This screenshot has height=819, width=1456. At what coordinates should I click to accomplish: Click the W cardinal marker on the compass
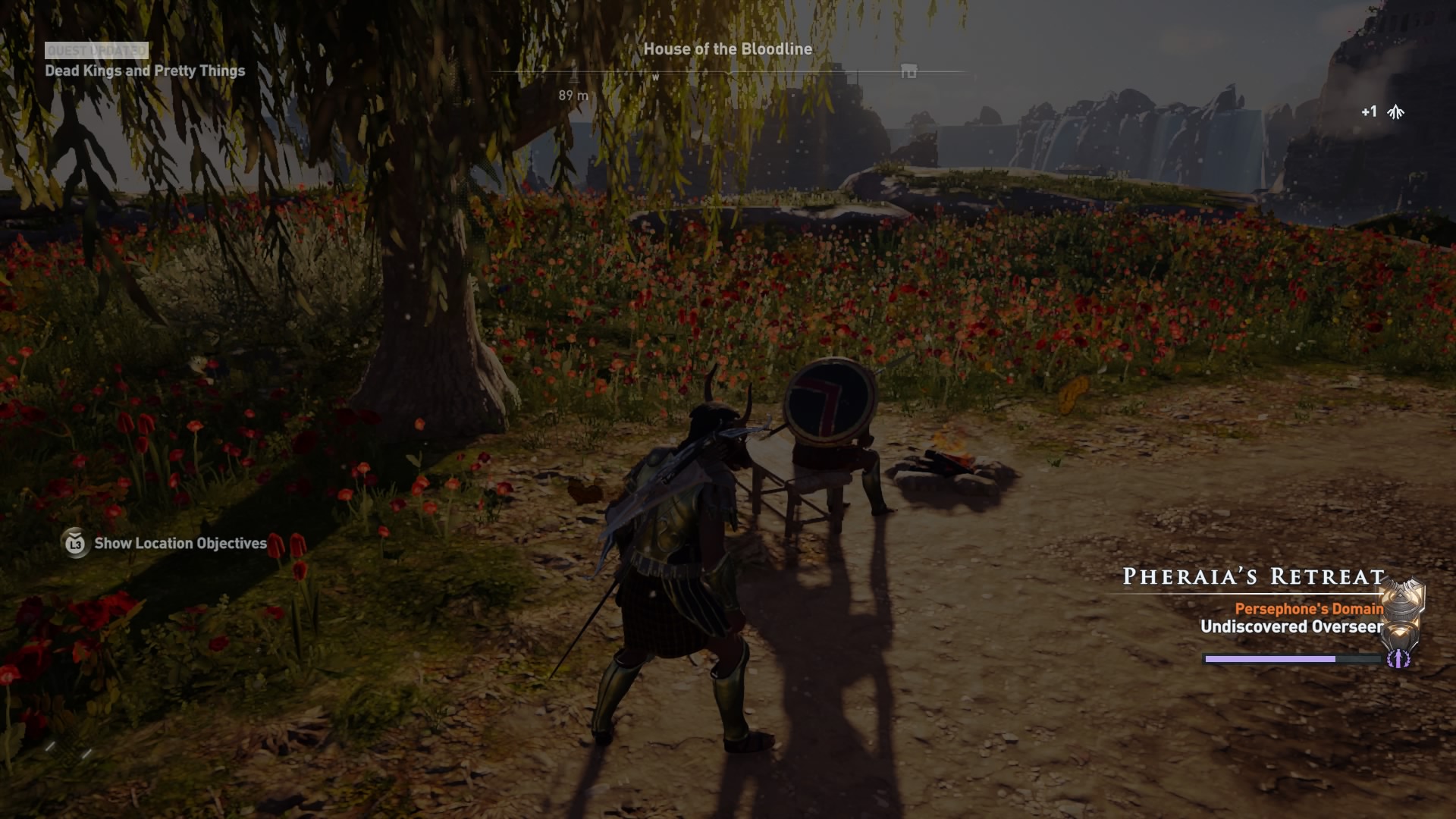[655, 77]
